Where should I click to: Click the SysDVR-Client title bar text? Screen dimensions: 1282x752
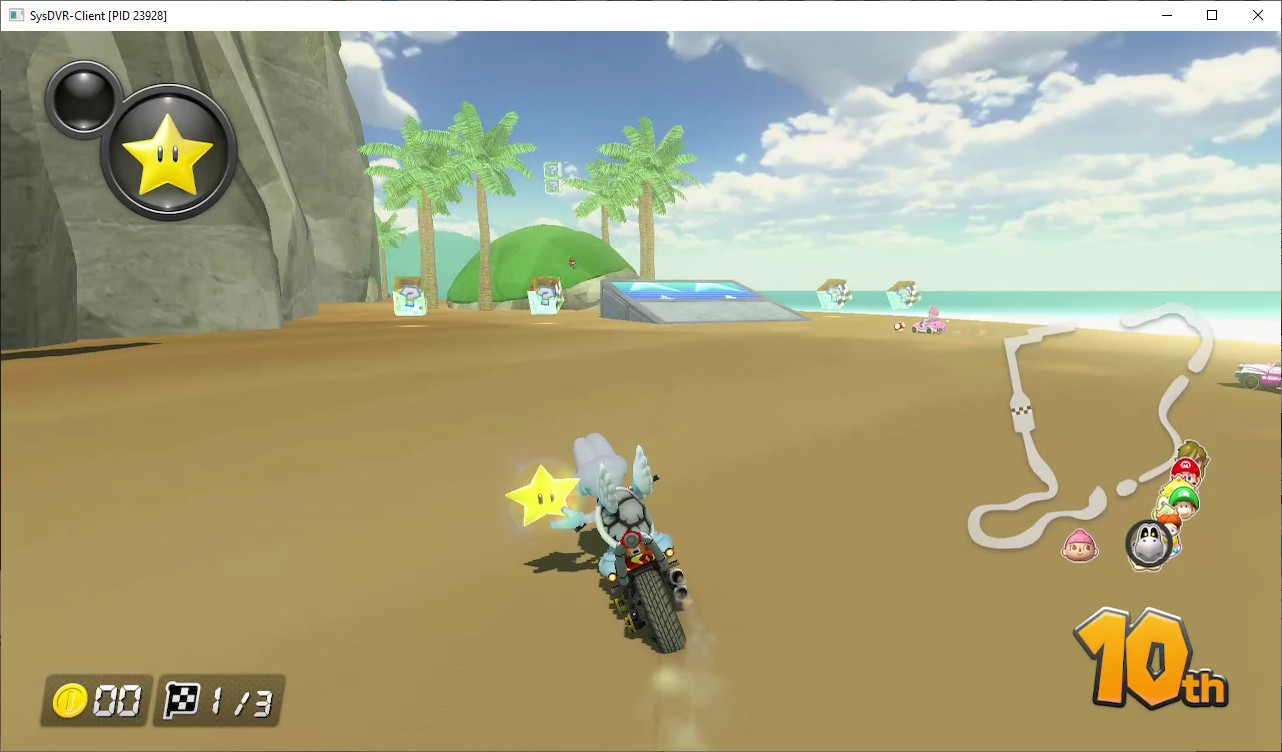pyautogui.click(x=96, y=15)
